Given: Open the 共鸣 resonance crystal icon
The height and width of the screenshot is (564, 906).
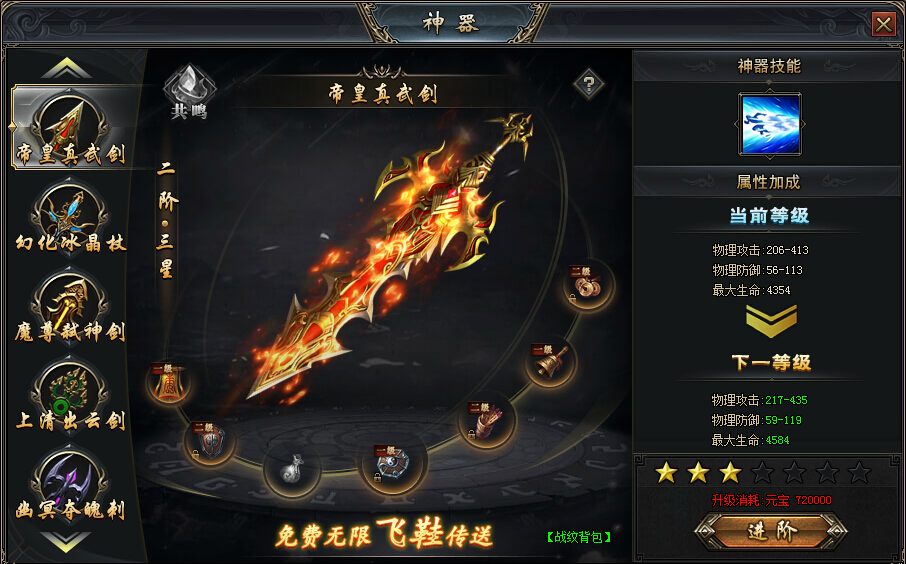Looking at the screenshot, I should click(x=188, y=91).
